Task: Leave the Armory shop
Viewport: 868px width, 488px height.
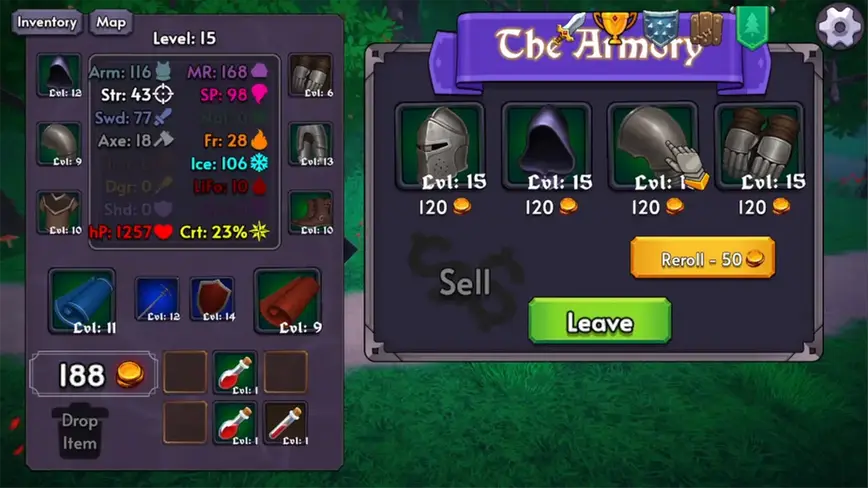Action: (599, 322)
